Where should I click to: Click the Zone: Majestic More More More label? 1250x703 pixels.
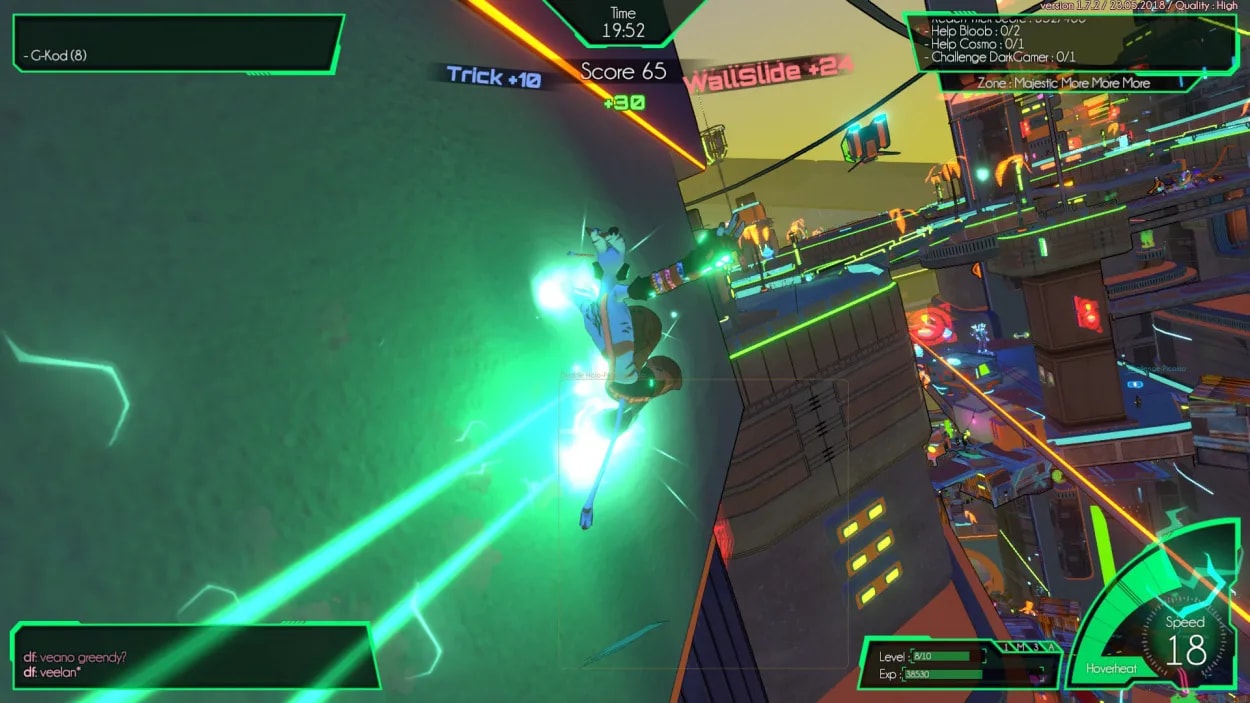1063,83
